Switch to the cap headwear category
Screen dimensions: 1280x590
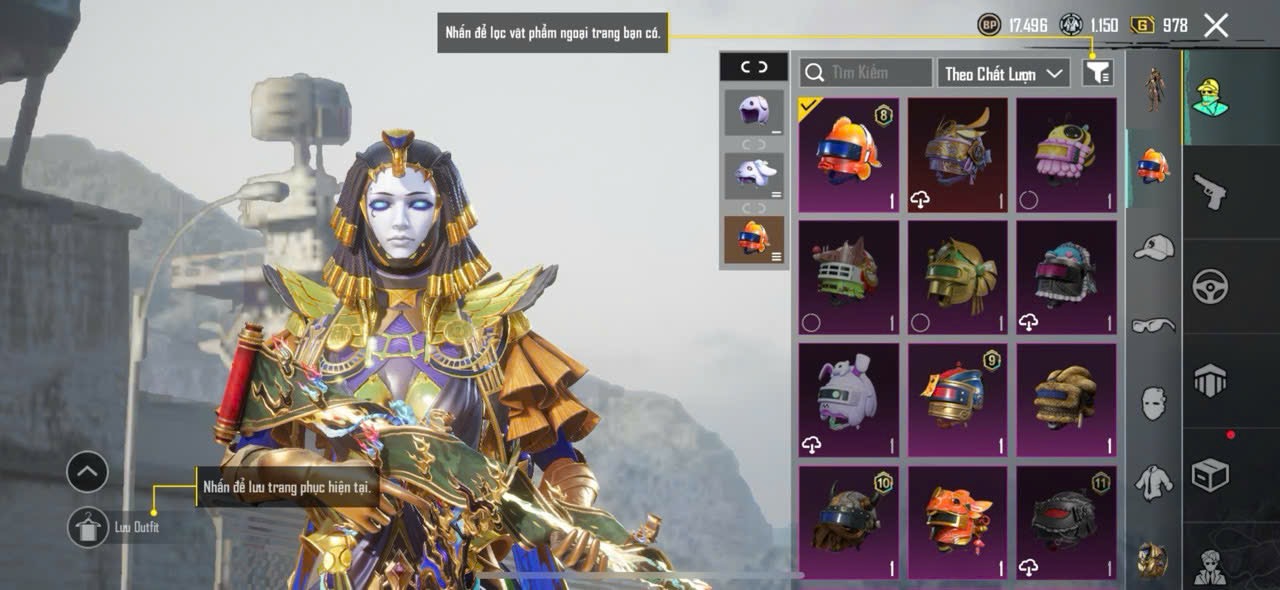click(1154, 246)
